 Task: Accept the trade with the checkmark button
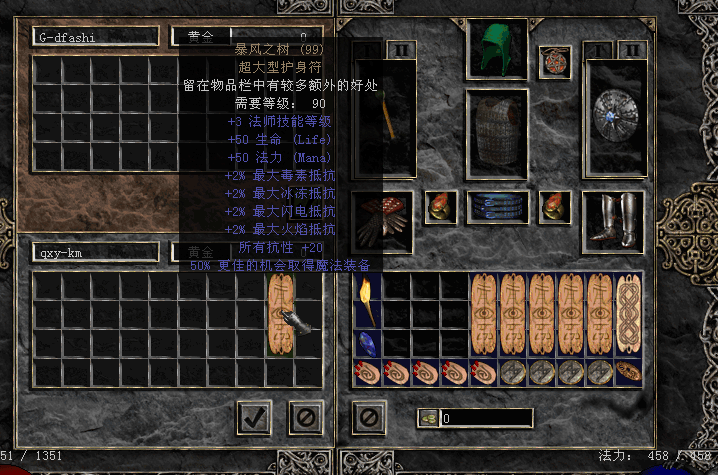255,417
